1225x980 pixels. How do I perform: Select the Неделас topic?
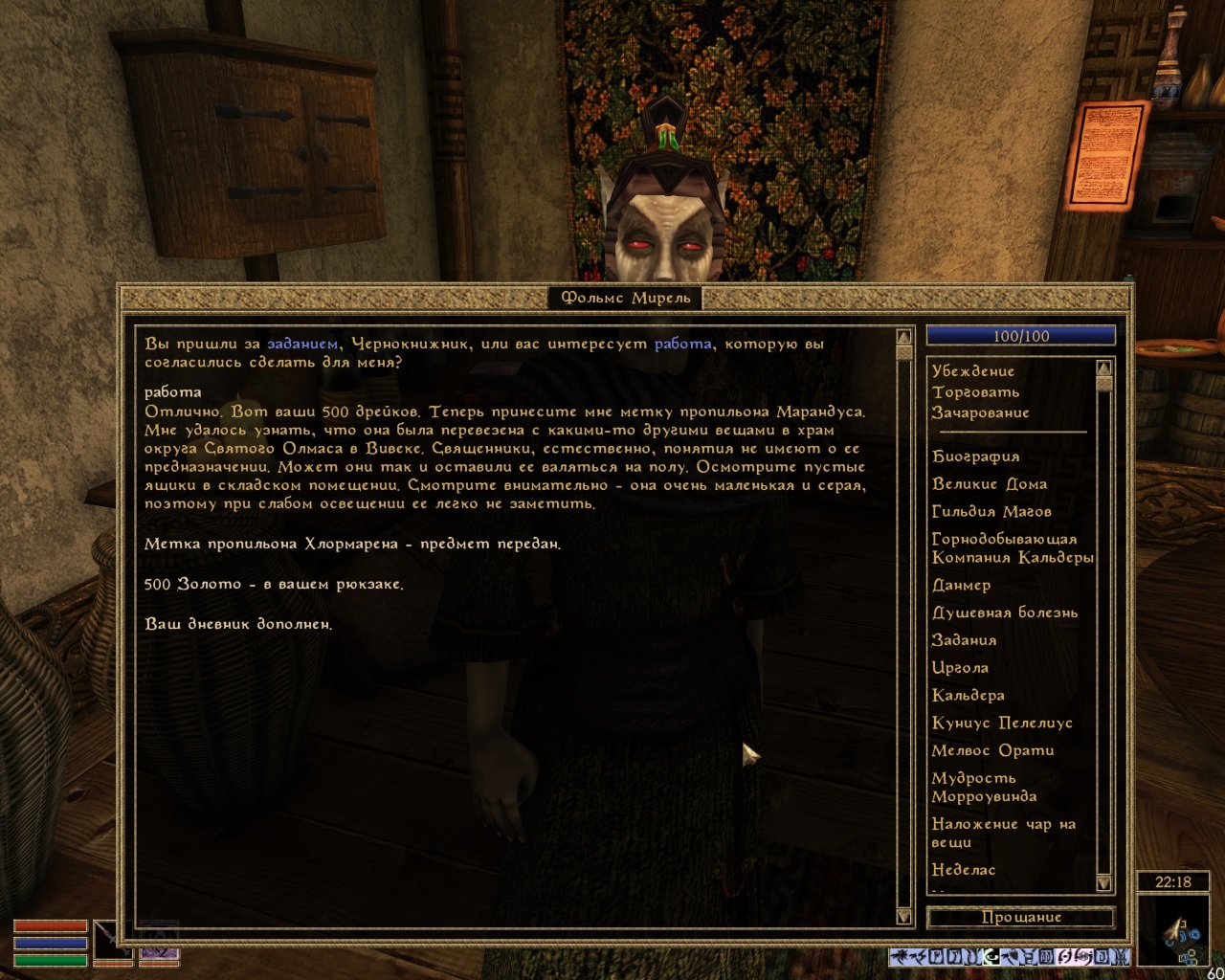[964, 870]
